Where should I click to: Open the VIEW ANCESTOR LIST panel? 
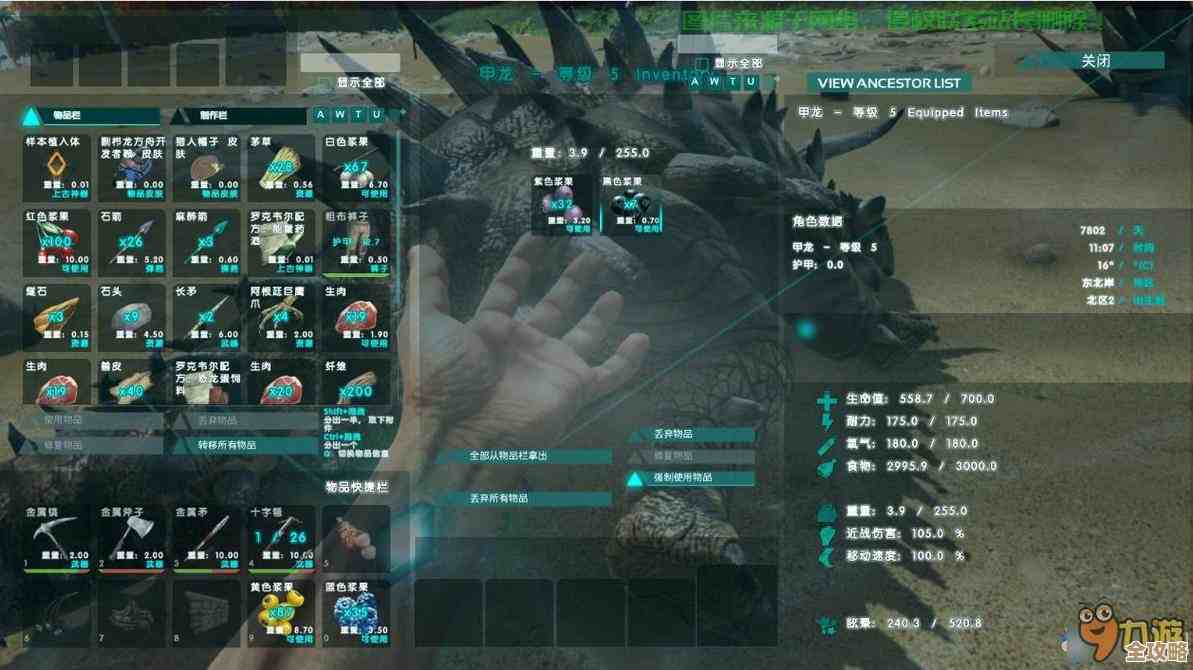(x=888, y=83)
